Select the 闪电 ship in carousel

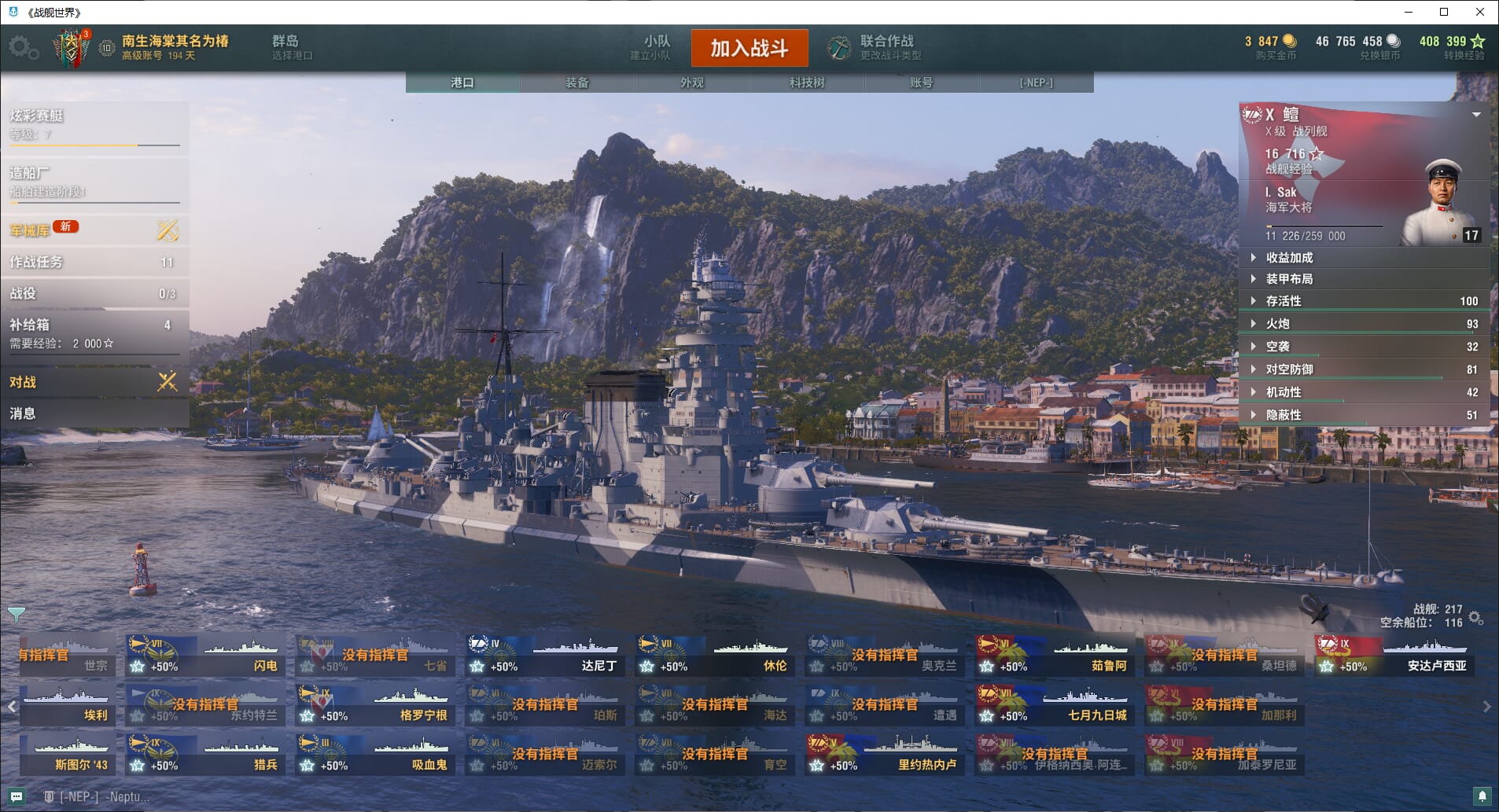205,656
